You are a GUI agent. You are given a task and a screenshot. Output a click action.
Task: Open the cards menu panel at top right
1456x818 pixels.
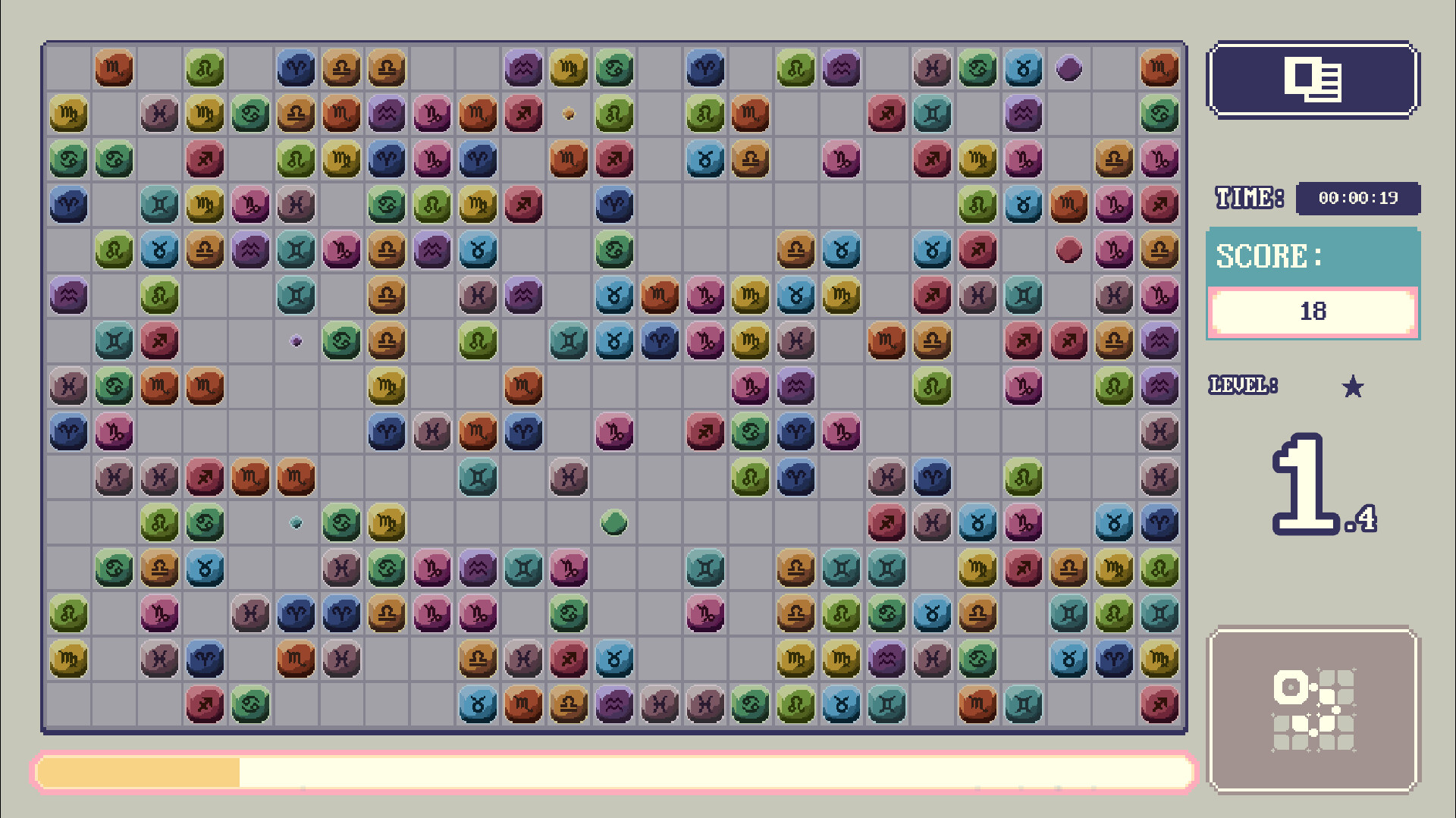[1313, 81]
